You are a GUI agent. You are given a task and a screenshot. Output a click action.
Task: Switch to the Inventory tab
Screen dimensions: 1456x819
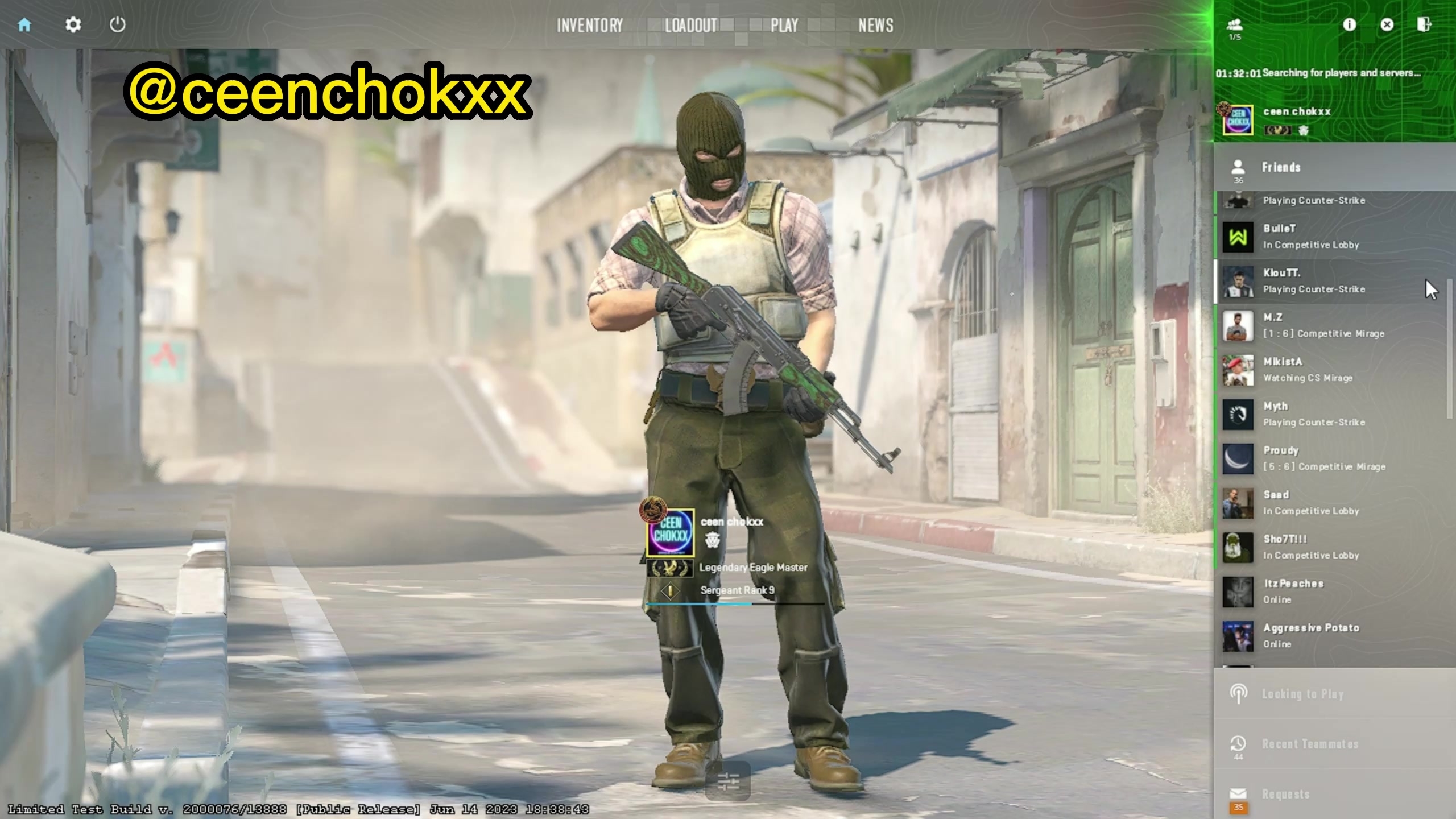pos(590,26)
